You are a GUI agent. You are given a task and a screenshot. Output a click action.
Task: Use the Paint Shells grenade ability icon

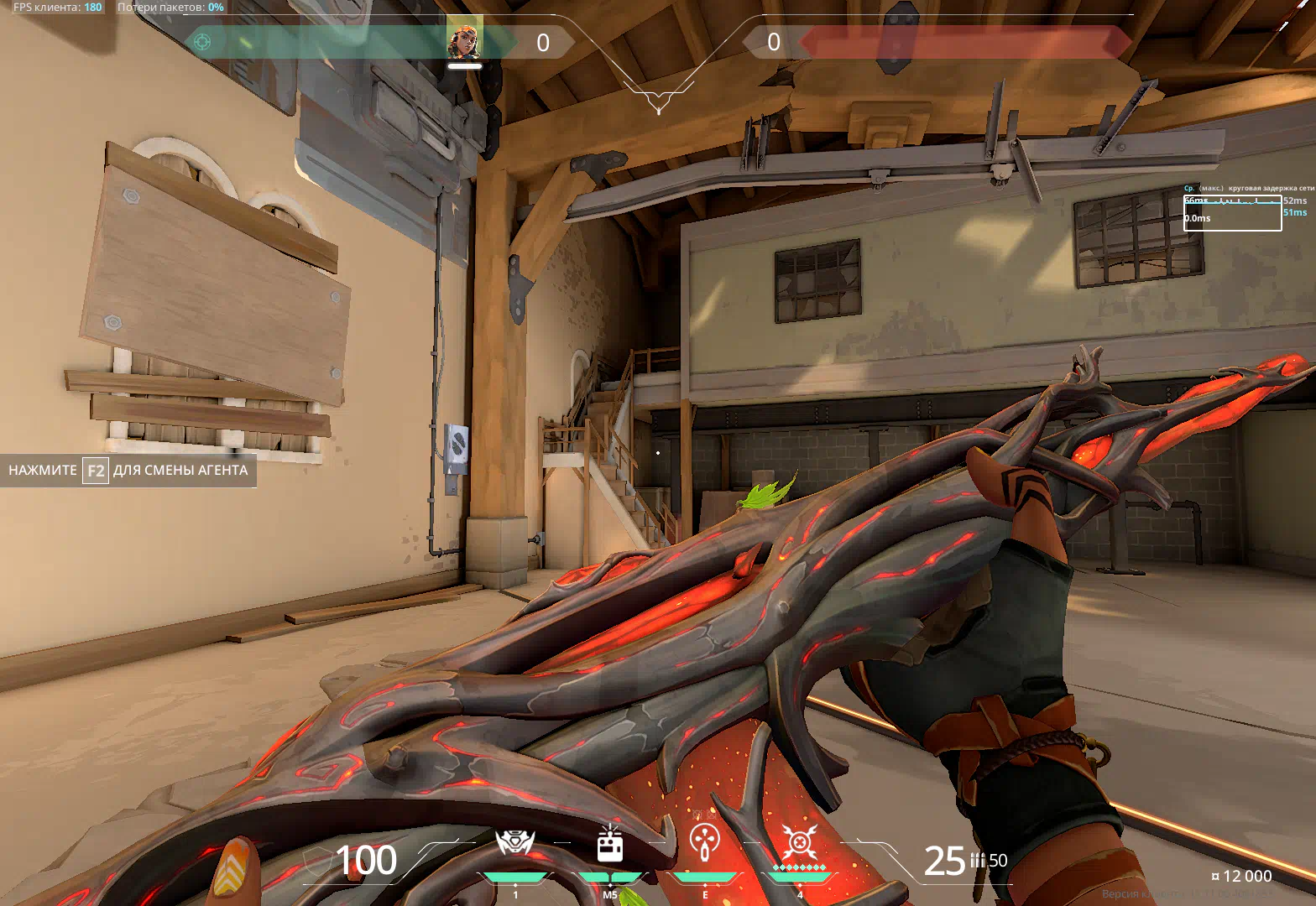(705, 841)
